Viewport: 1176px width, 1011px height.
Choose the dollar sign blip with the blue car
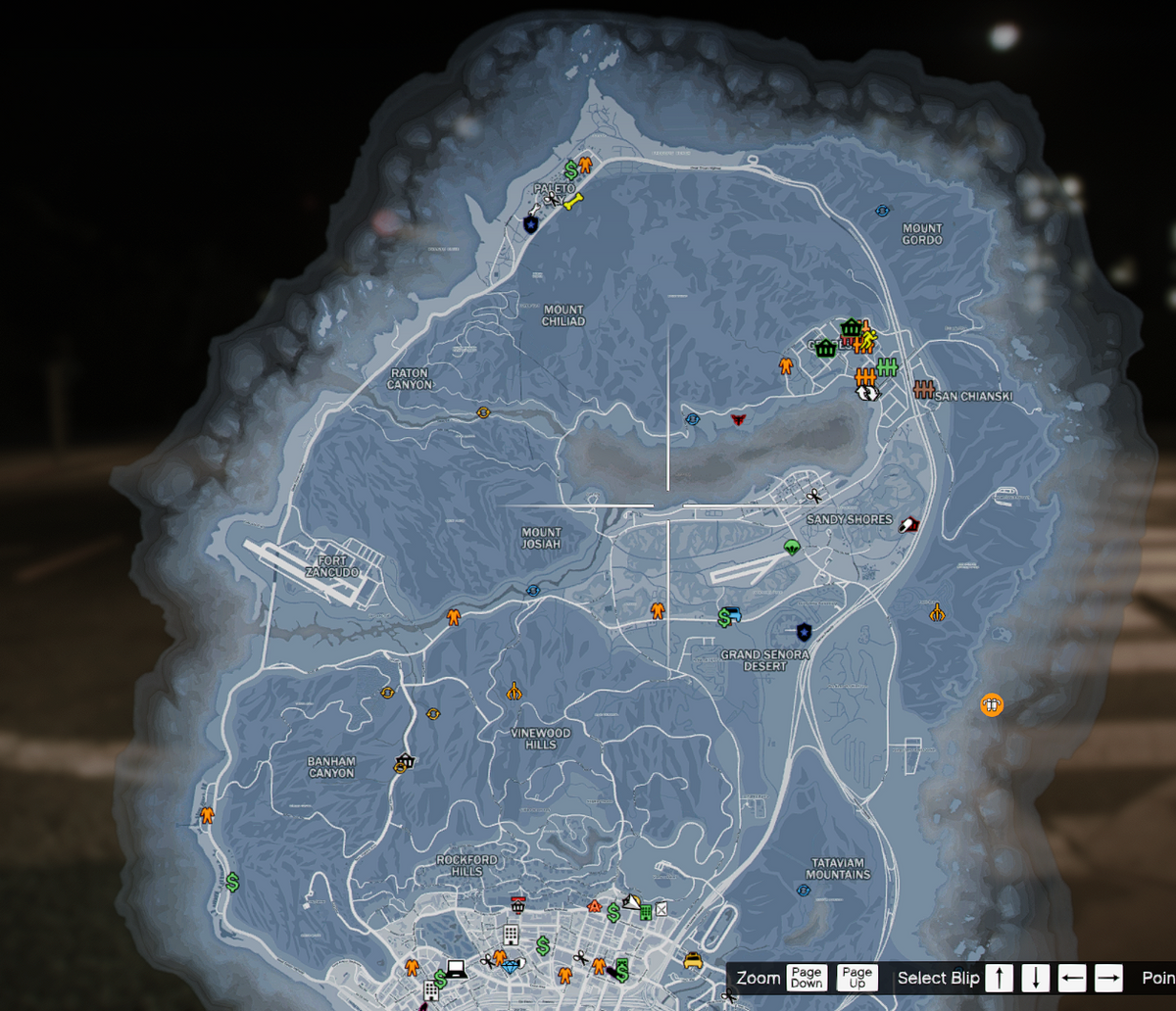point(730,616)
